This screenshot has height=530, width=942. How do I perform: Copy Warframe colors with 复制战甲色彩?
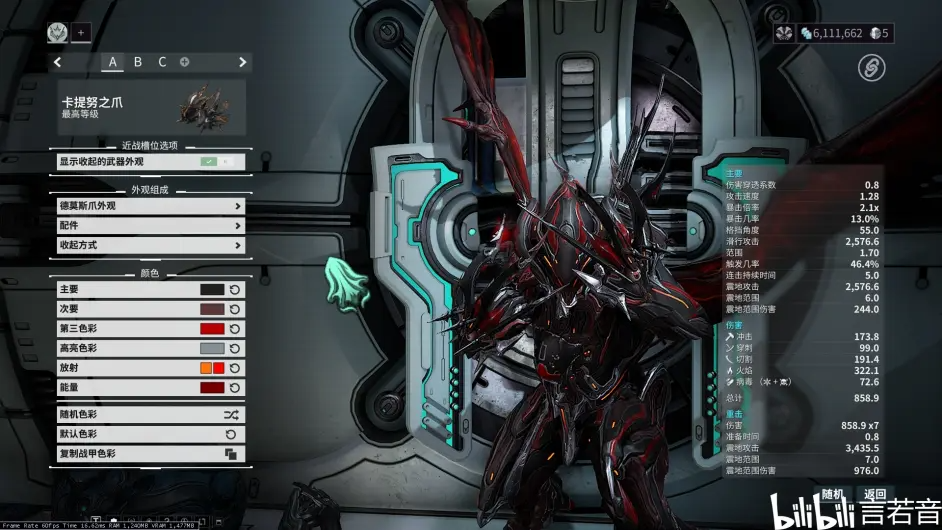[151, 454]
